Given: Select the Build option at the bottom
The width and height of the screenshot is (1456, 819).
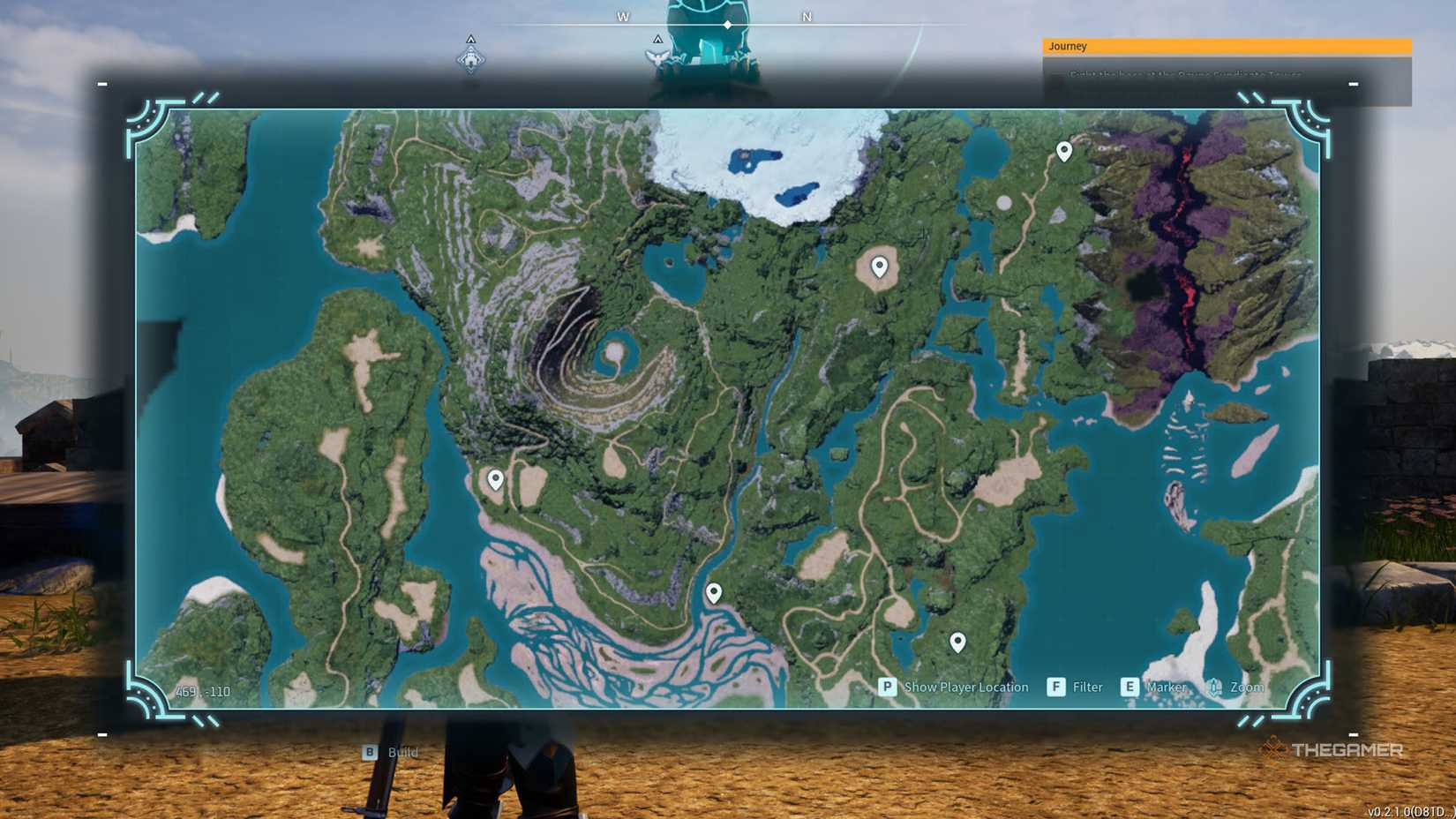Looking at the screenshot, I should 402,752.
